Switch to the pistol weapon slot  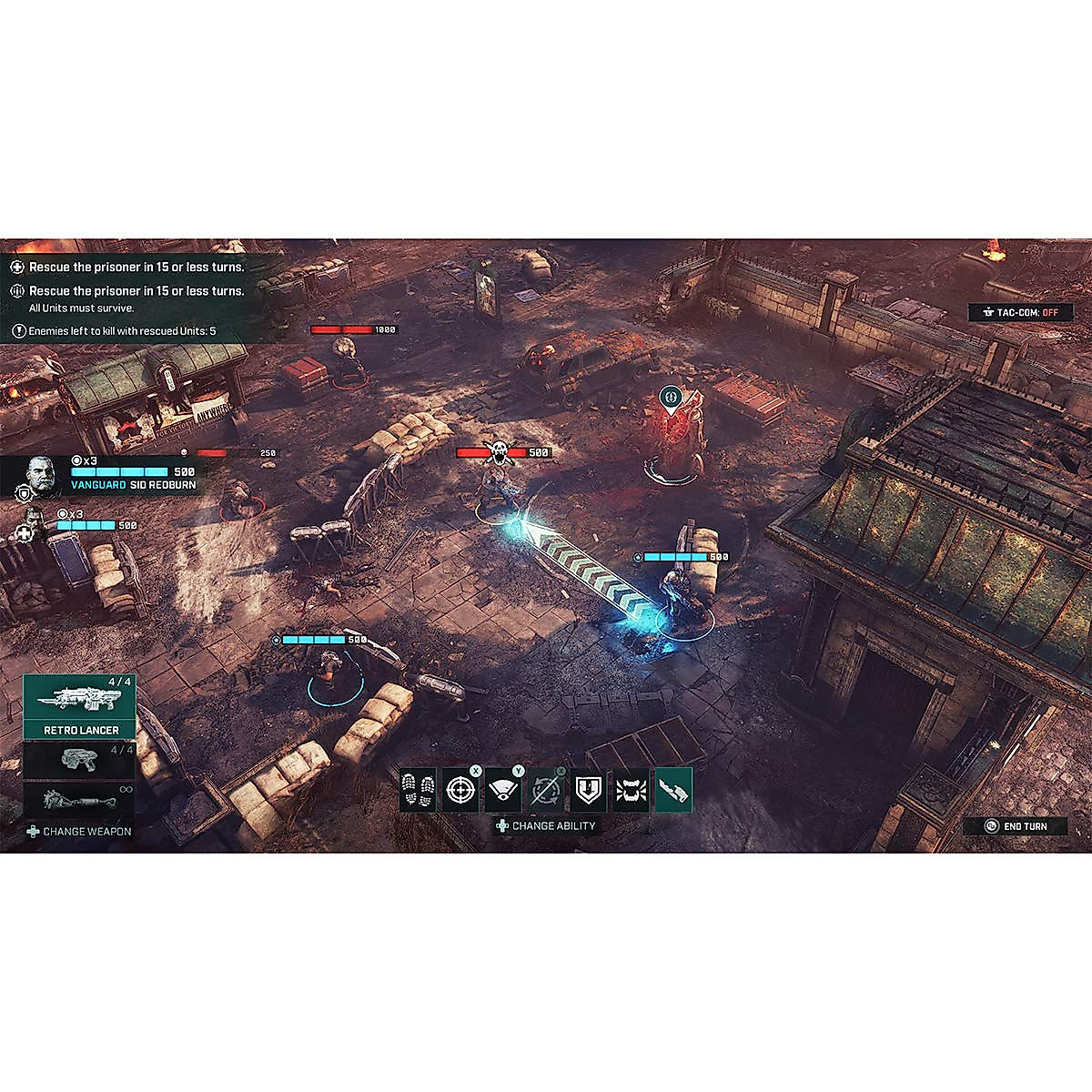[x=80, y=759]
